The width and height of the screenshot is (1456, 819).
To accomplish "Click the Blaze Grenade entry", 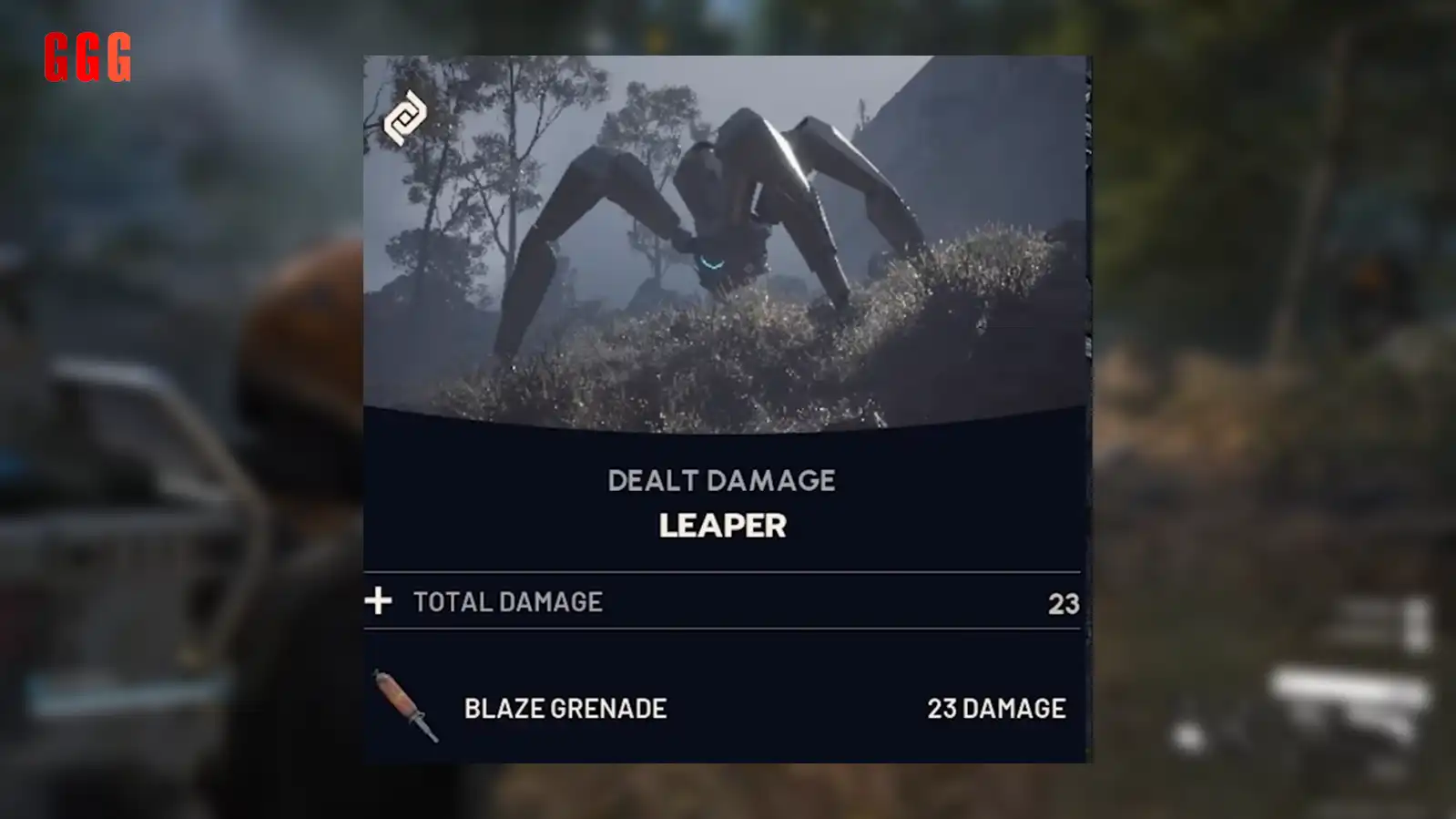I will (565, 709).
